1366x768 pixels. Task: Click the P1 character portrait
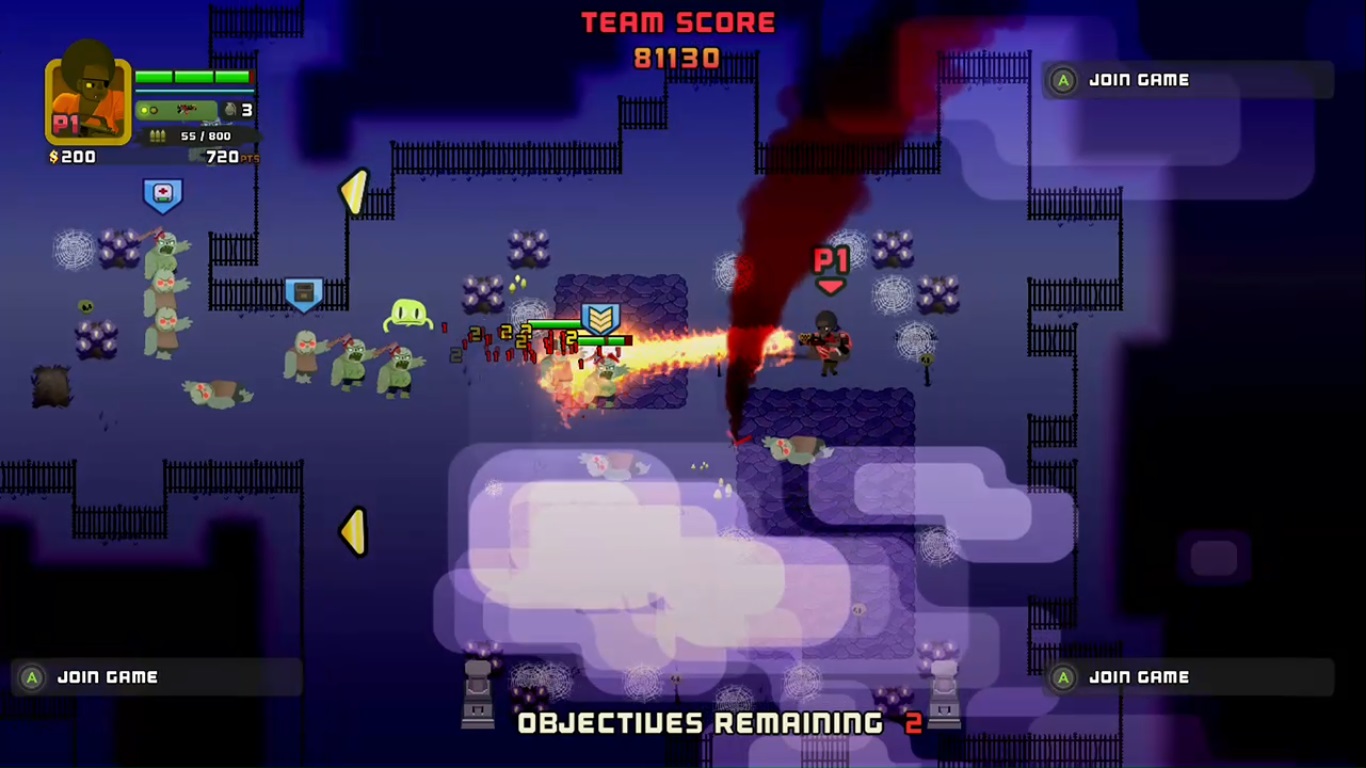tap(88, 100)
